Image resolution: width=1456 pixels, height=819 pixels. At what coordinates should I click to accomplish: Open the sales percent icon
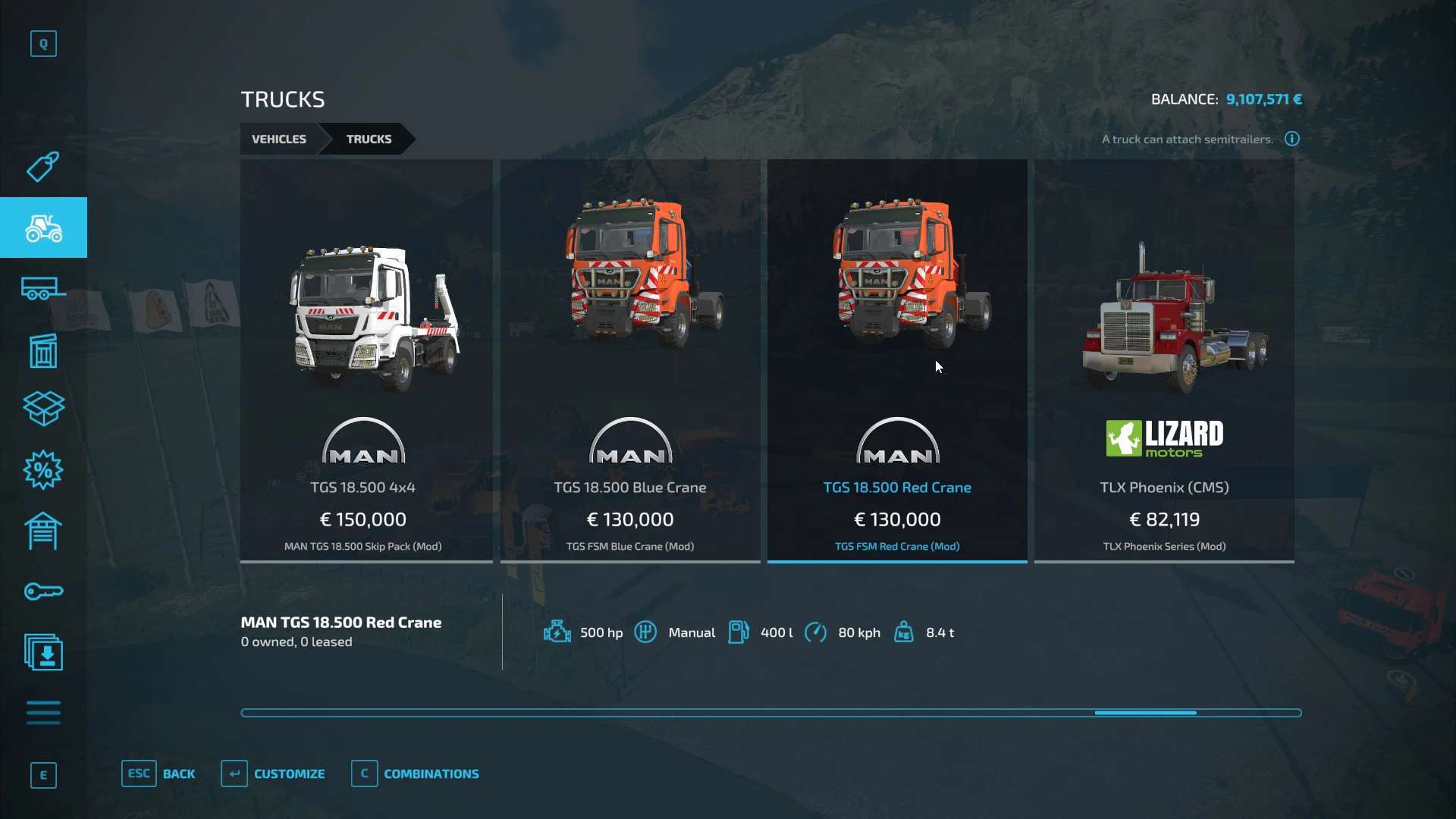(x=43, y=470)
